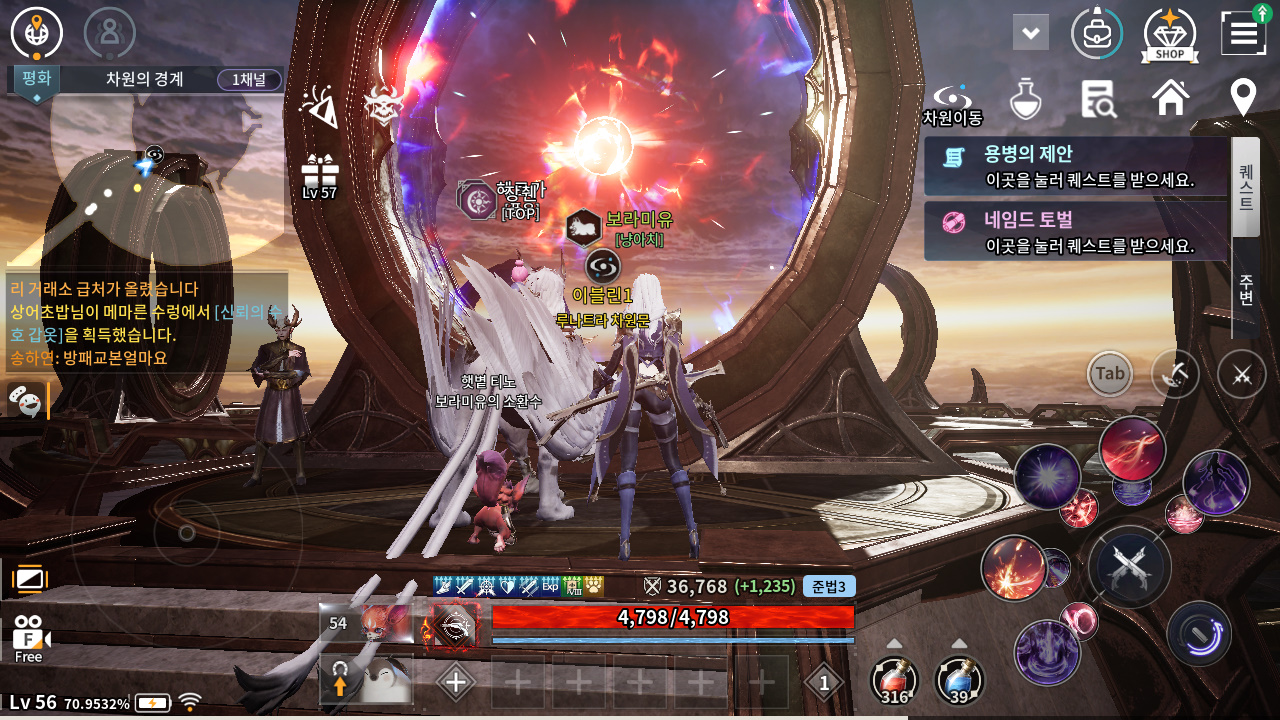Open the chat emoji bubble icon
Image resolution: width=1280 pixels, height=720 pixels.
click(x=26, y=401)
